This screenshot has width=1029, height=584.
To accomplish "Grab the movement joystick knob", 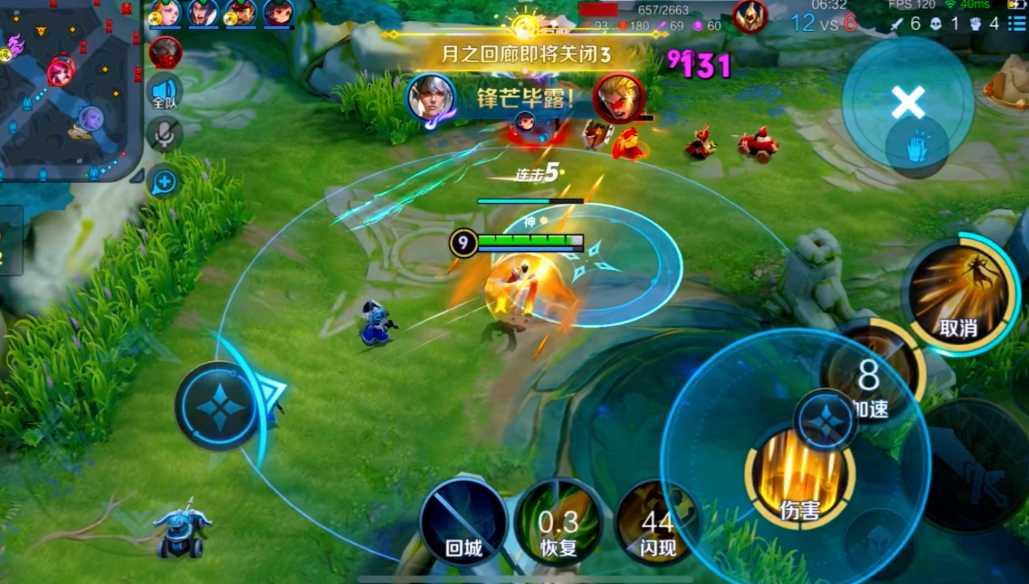I will [218, 406].
